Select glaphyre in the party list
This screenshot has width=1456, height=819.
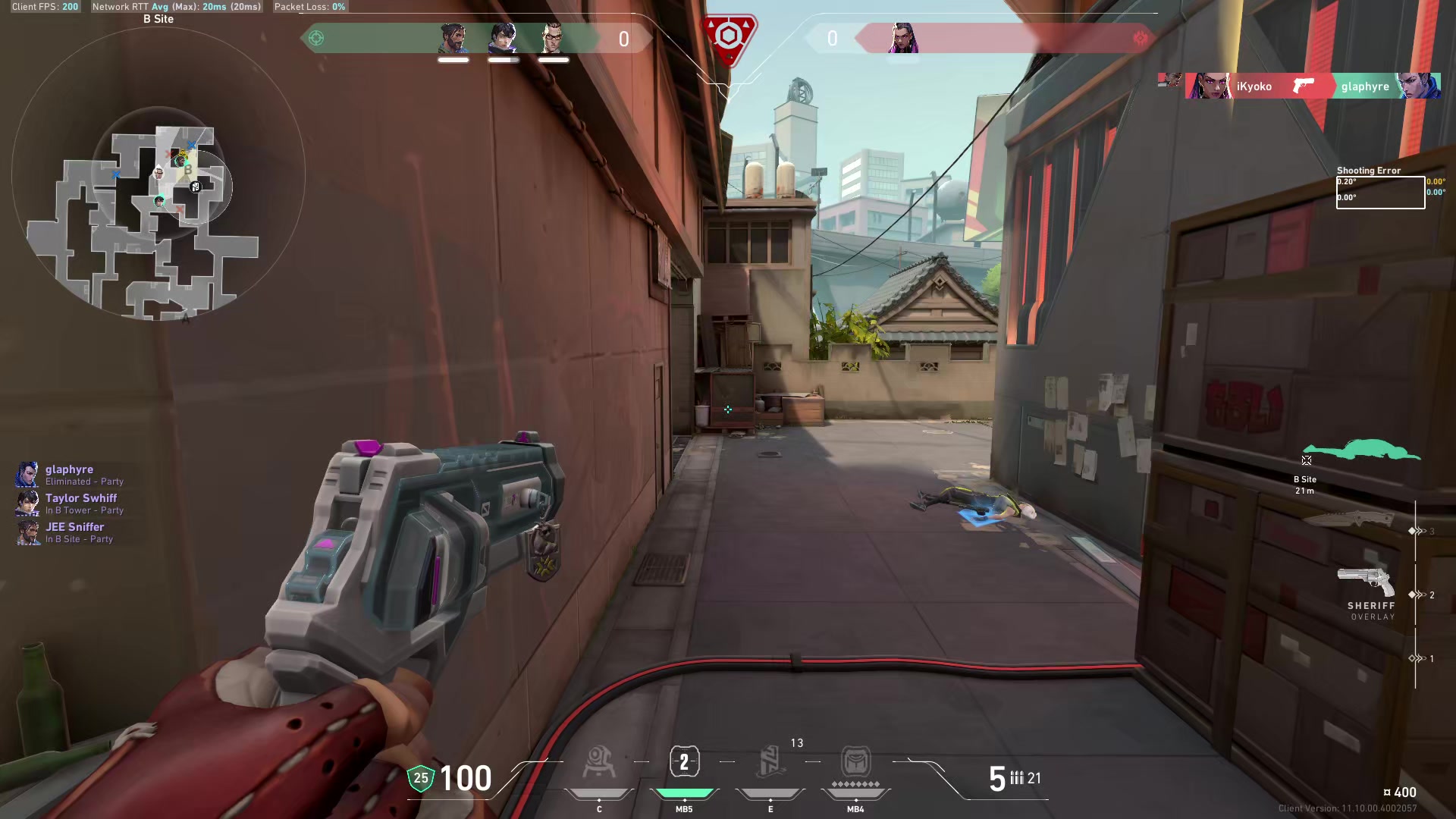coord(69,474)
